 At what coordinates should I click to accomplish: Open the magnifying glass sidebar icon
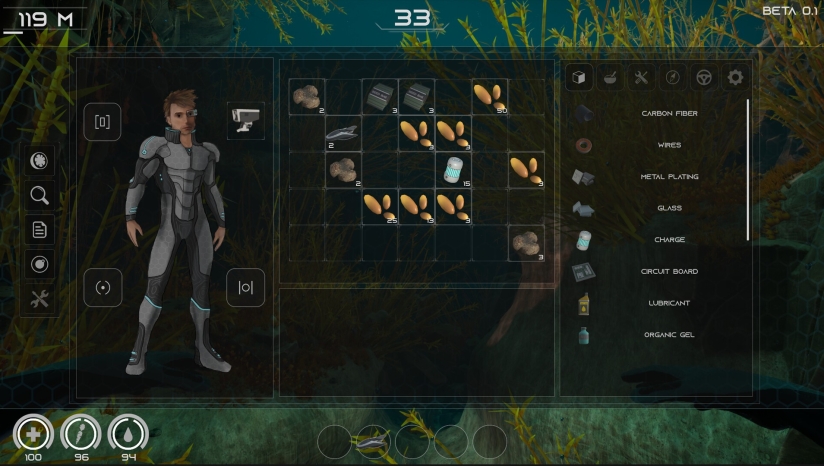coord(39,195)
